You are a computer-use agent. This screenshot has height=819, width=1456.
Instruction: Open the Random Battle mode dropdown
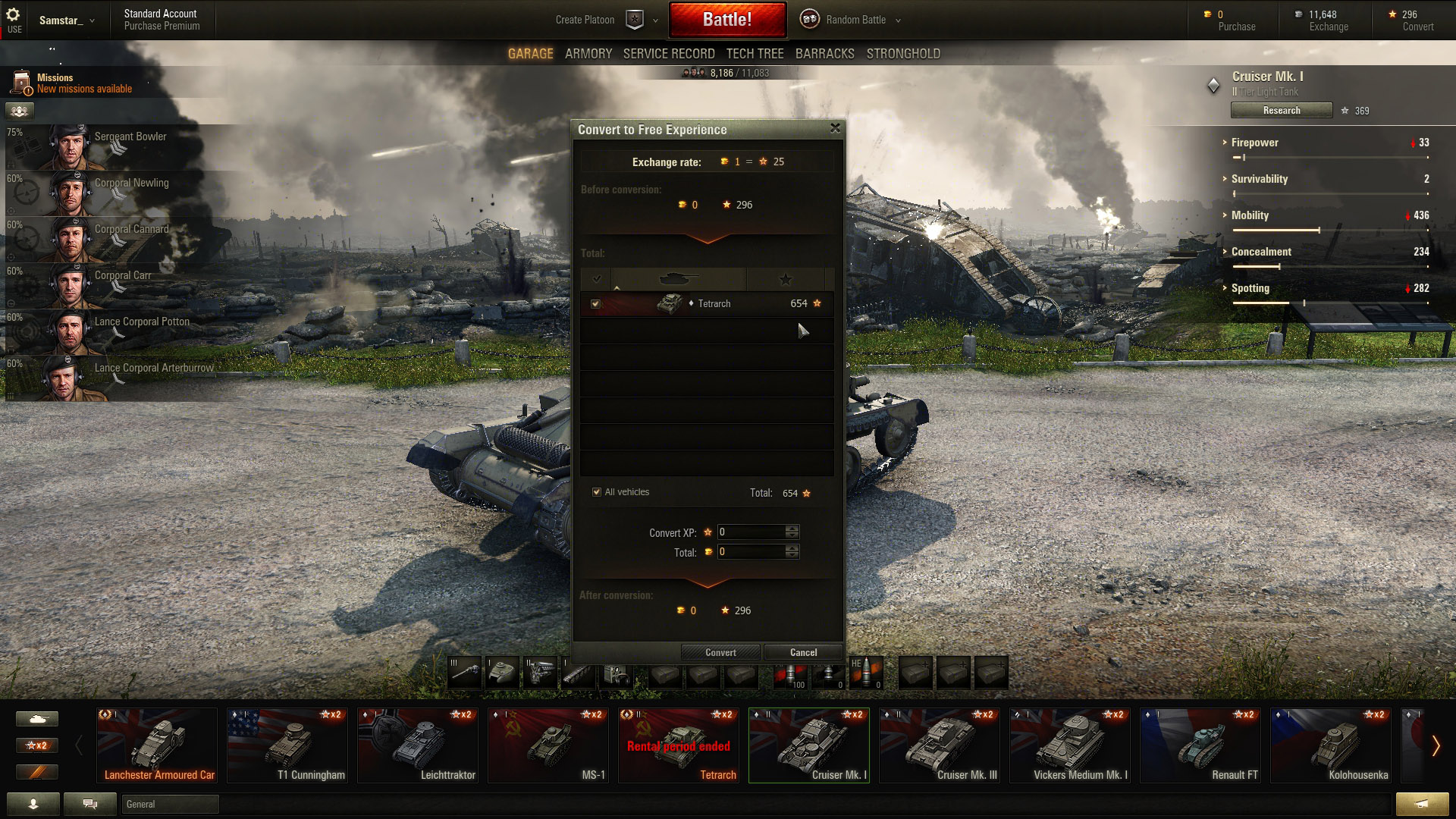click(855, 20)
